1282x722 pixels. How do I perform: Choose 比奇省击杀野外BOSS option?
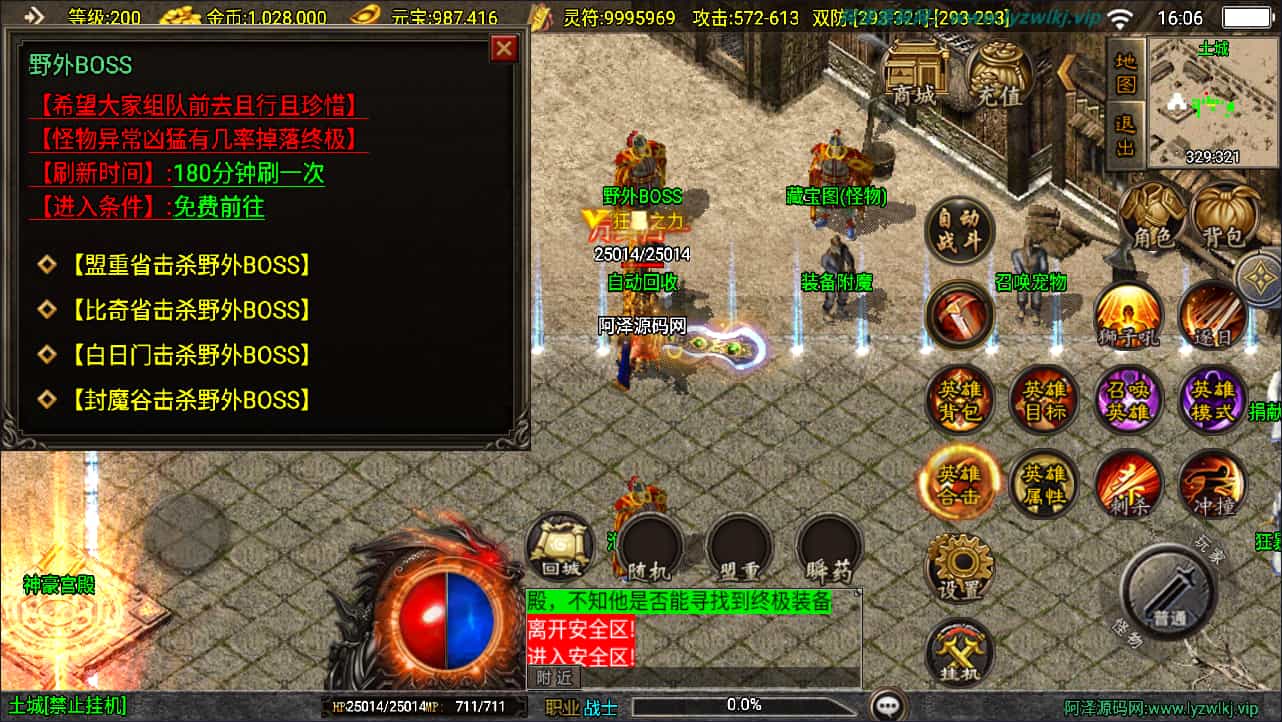point(190,310)
